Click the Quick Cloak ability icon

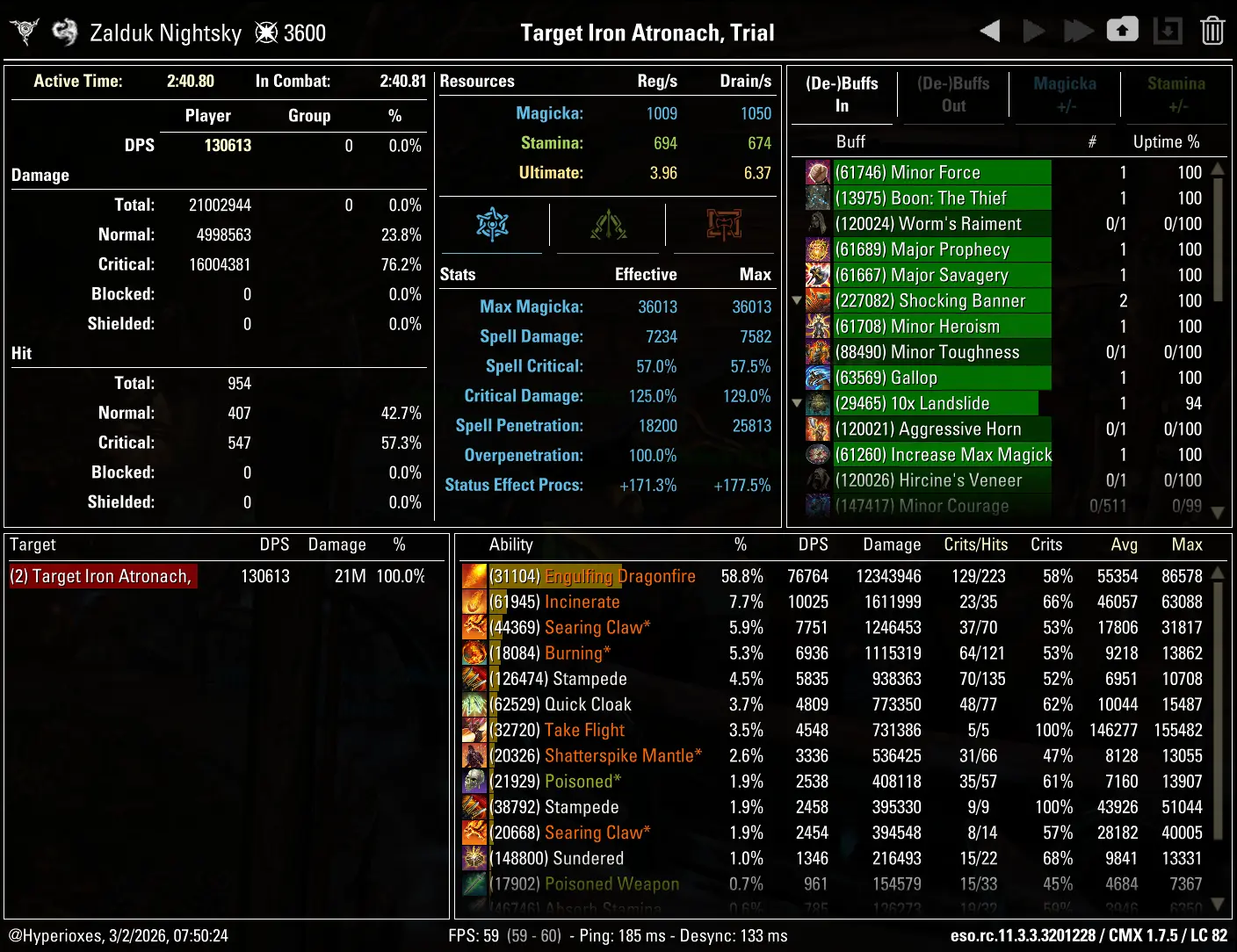(x=474, y=704)
